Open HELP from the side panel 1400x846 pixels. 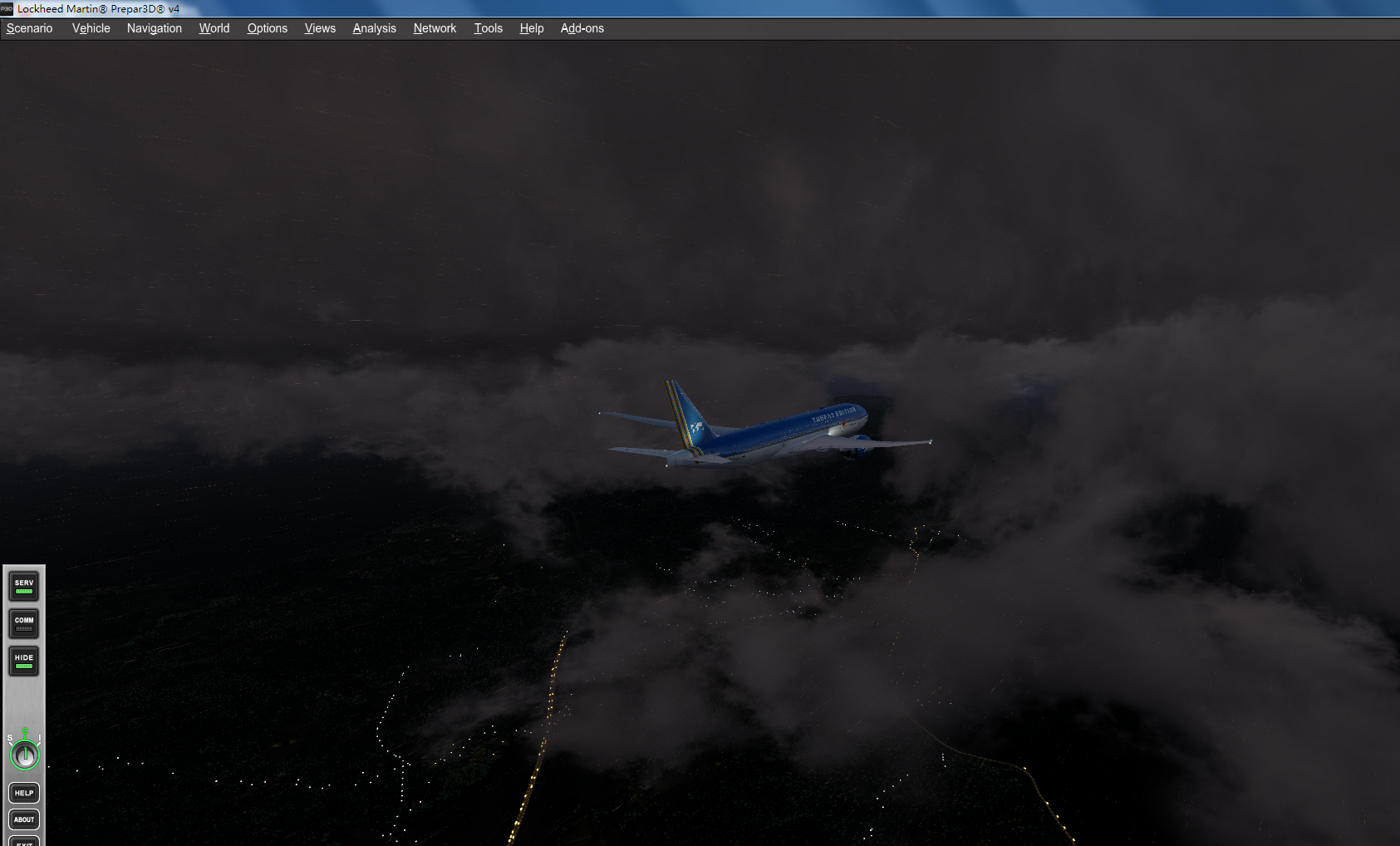click(23, 793)
